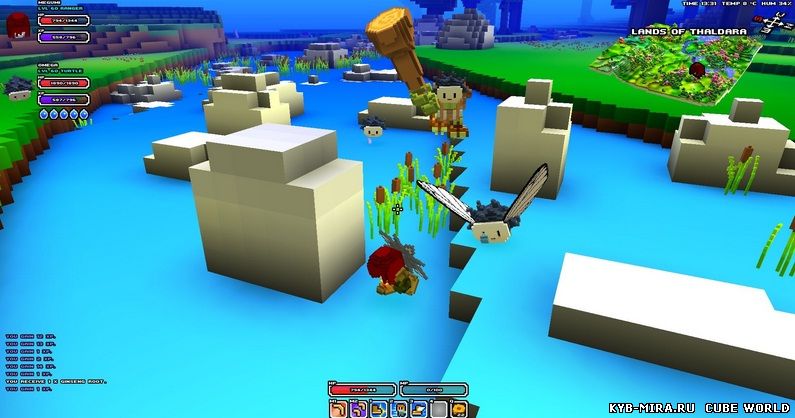Image resolution: width=795 pixels, height=418 pixels.
Task: Click the compass beside the minimap
Action: tap(771, 26)
